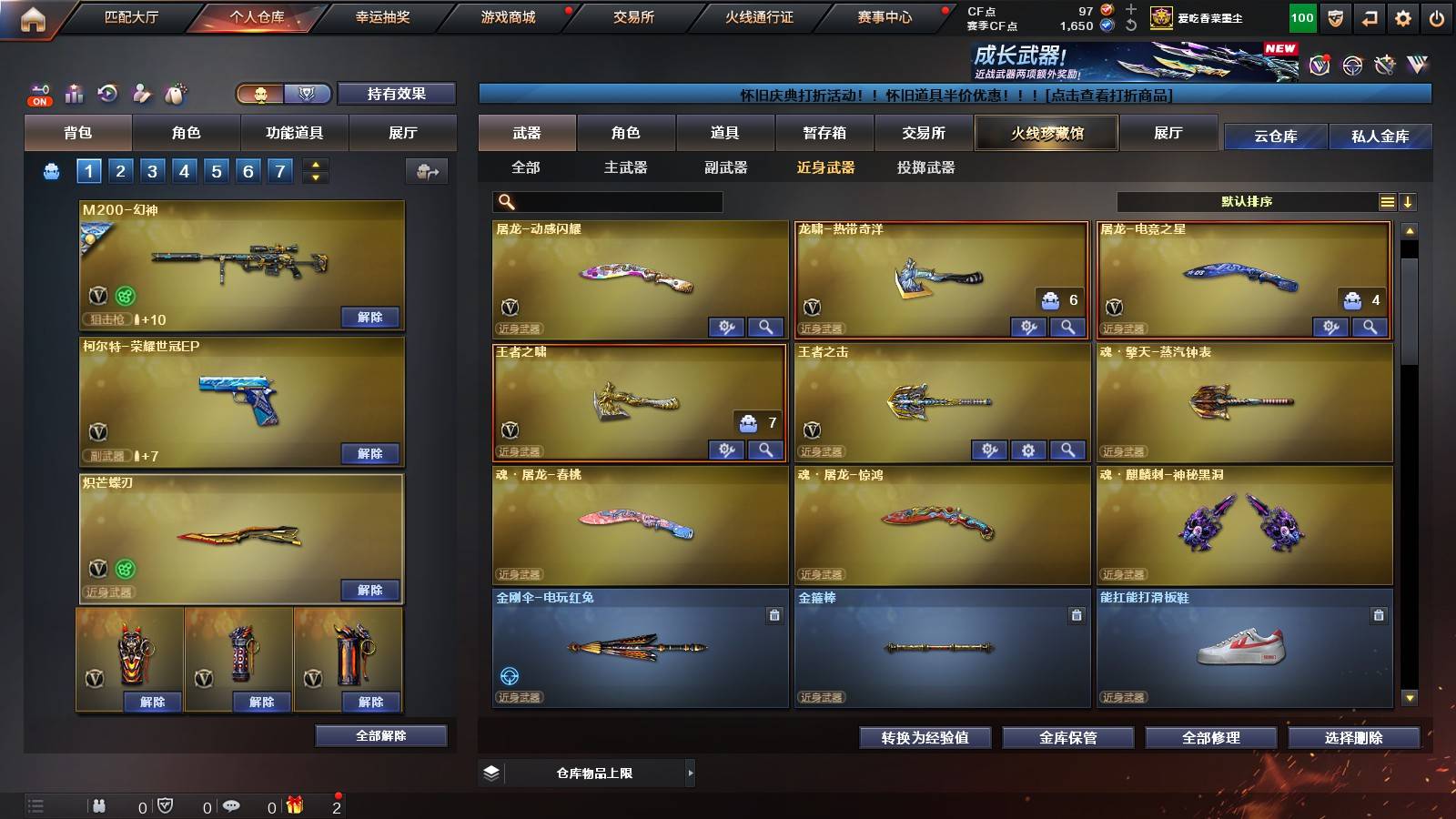Open the friends icon in bottom status bar

[100, 806]
